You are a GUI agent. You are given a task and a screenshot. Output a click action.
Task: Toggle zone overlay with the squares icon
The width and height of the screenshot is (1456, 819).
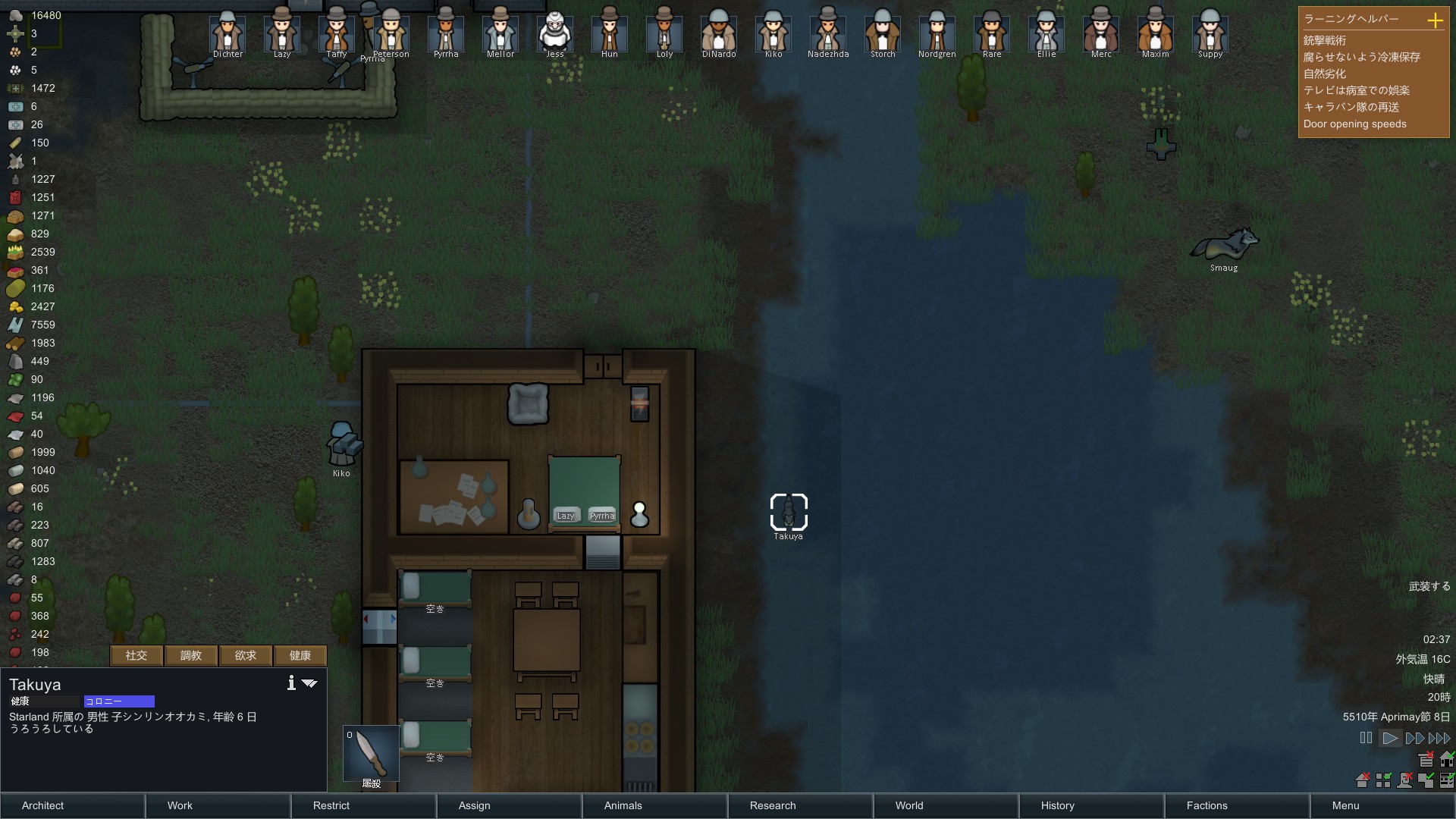(x=1383, y=781)
